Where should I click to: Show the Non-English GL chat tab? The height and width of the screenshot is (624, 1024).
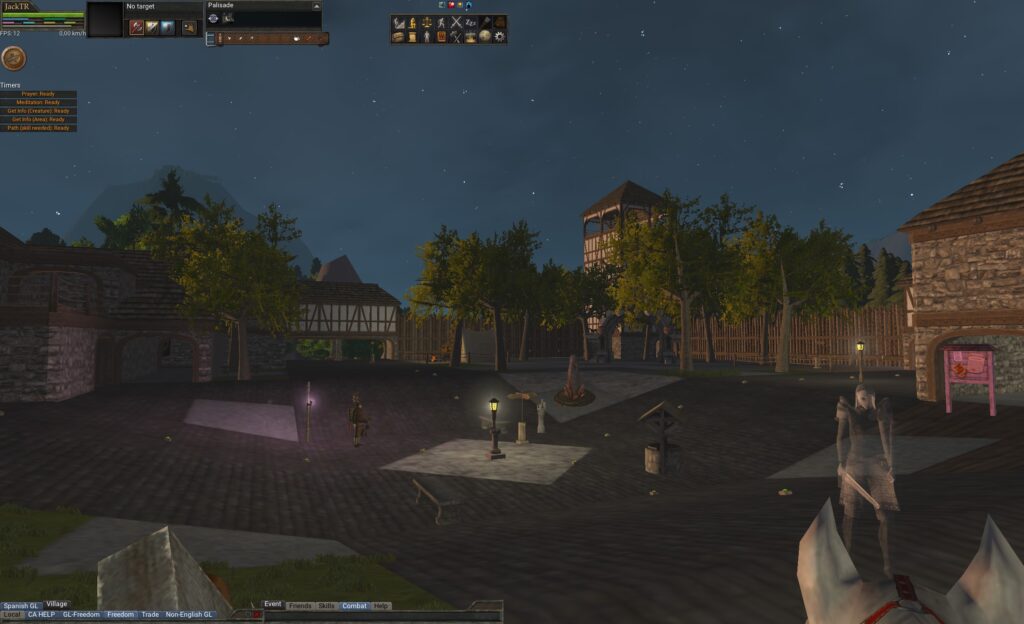pos(189,615)
